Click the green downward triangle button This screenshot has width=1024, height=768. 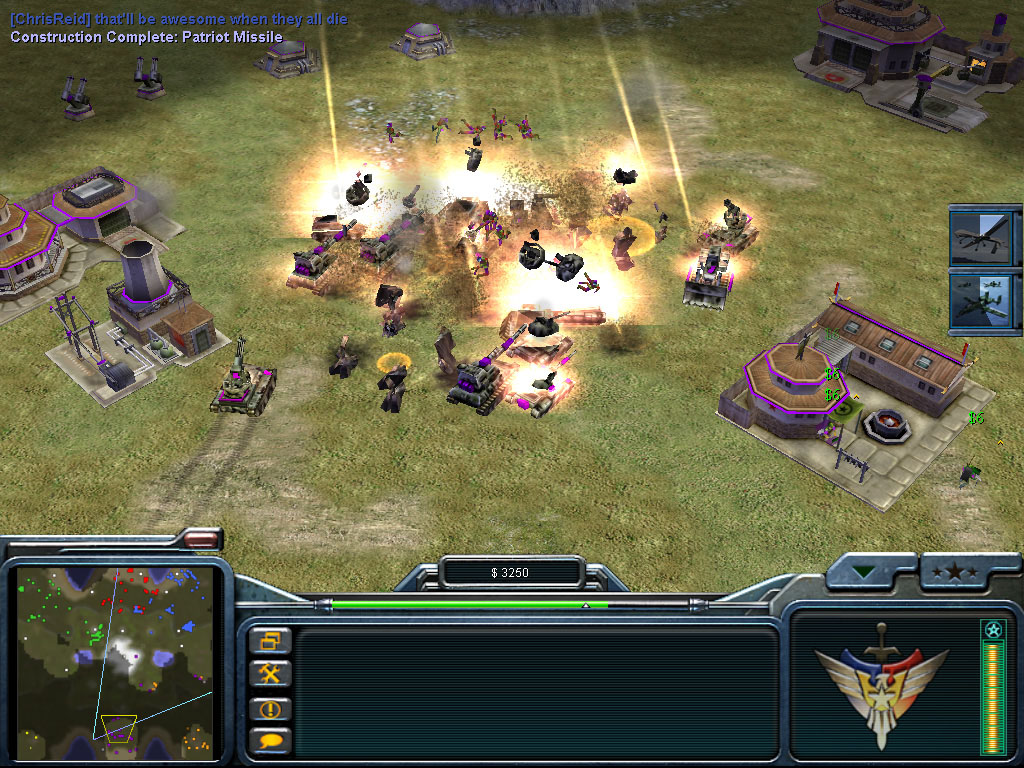[x=864, y=574]
